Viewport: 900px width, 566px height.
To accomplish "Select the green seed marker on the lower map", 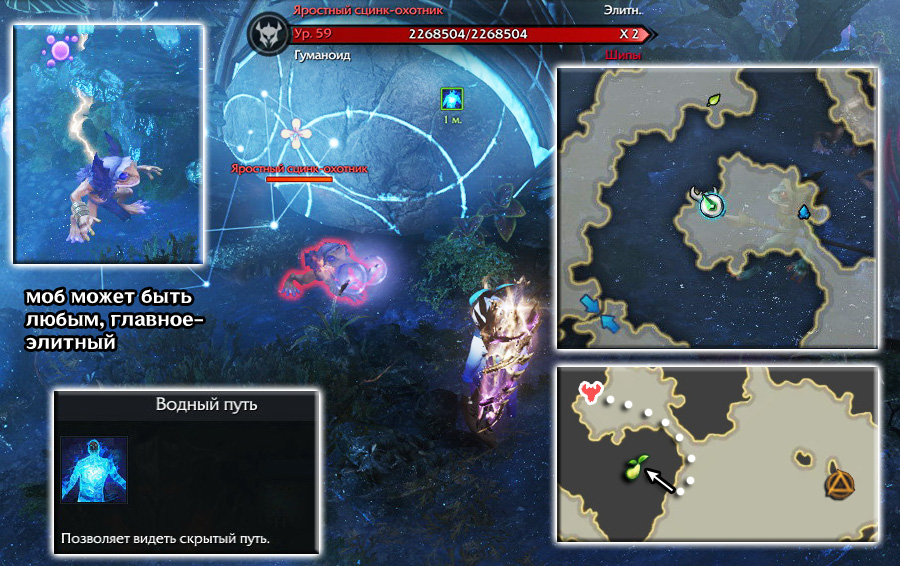I will pos(635,465).
